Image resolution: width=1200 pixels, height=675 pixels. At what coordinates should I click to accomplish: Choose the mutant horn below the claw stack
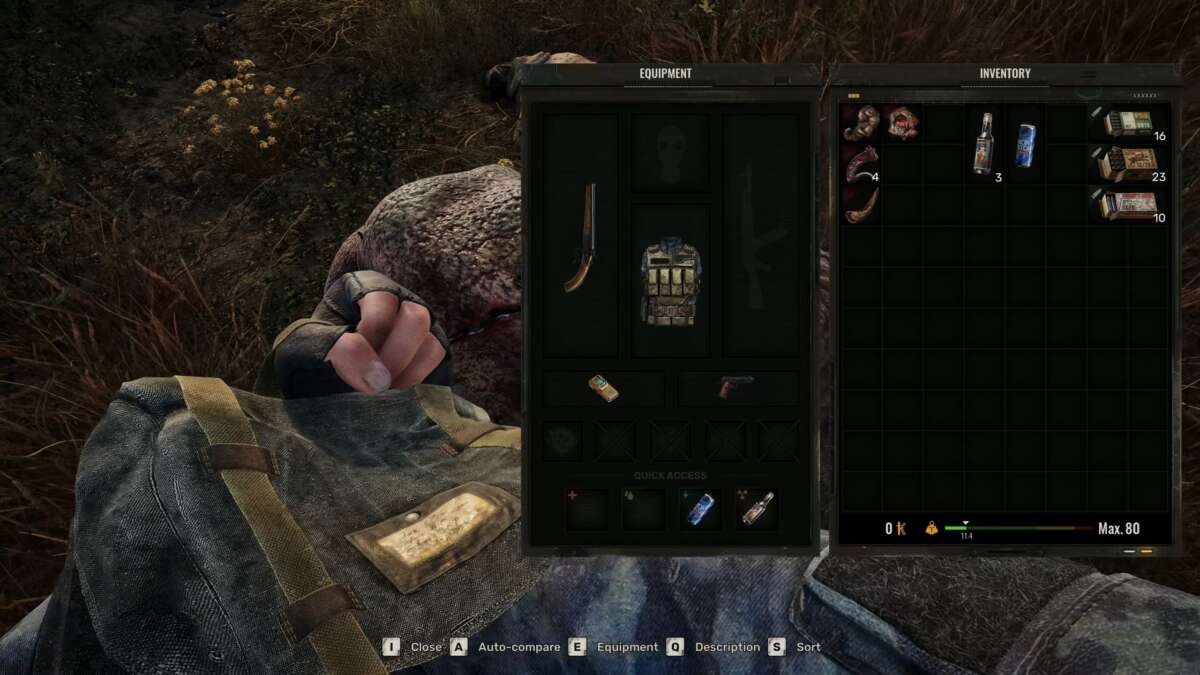pos(860,205)
